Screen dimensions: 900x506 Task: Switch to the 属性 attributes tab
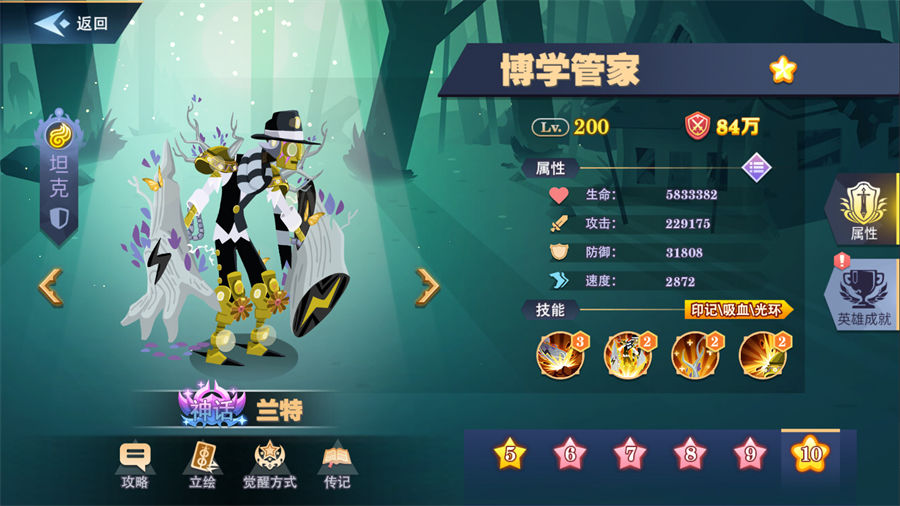coord(864,212)
